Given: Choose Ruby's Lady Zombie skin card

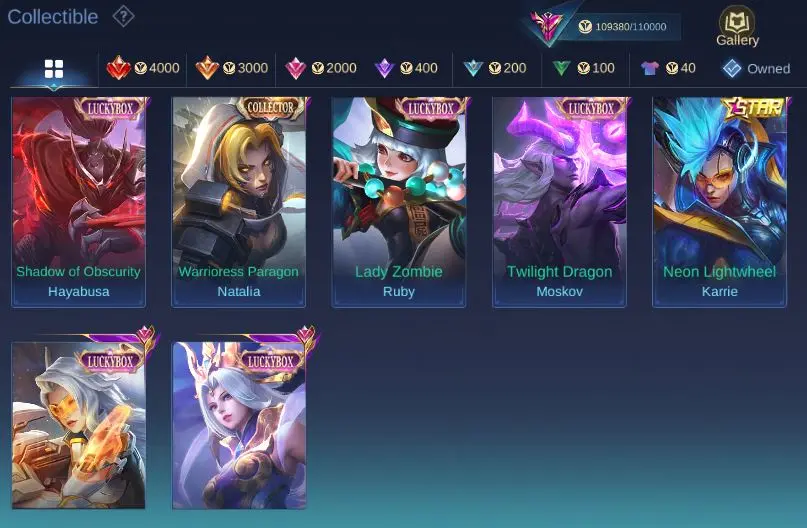Looking at the screenshot, I should click(x=399, y=201).
